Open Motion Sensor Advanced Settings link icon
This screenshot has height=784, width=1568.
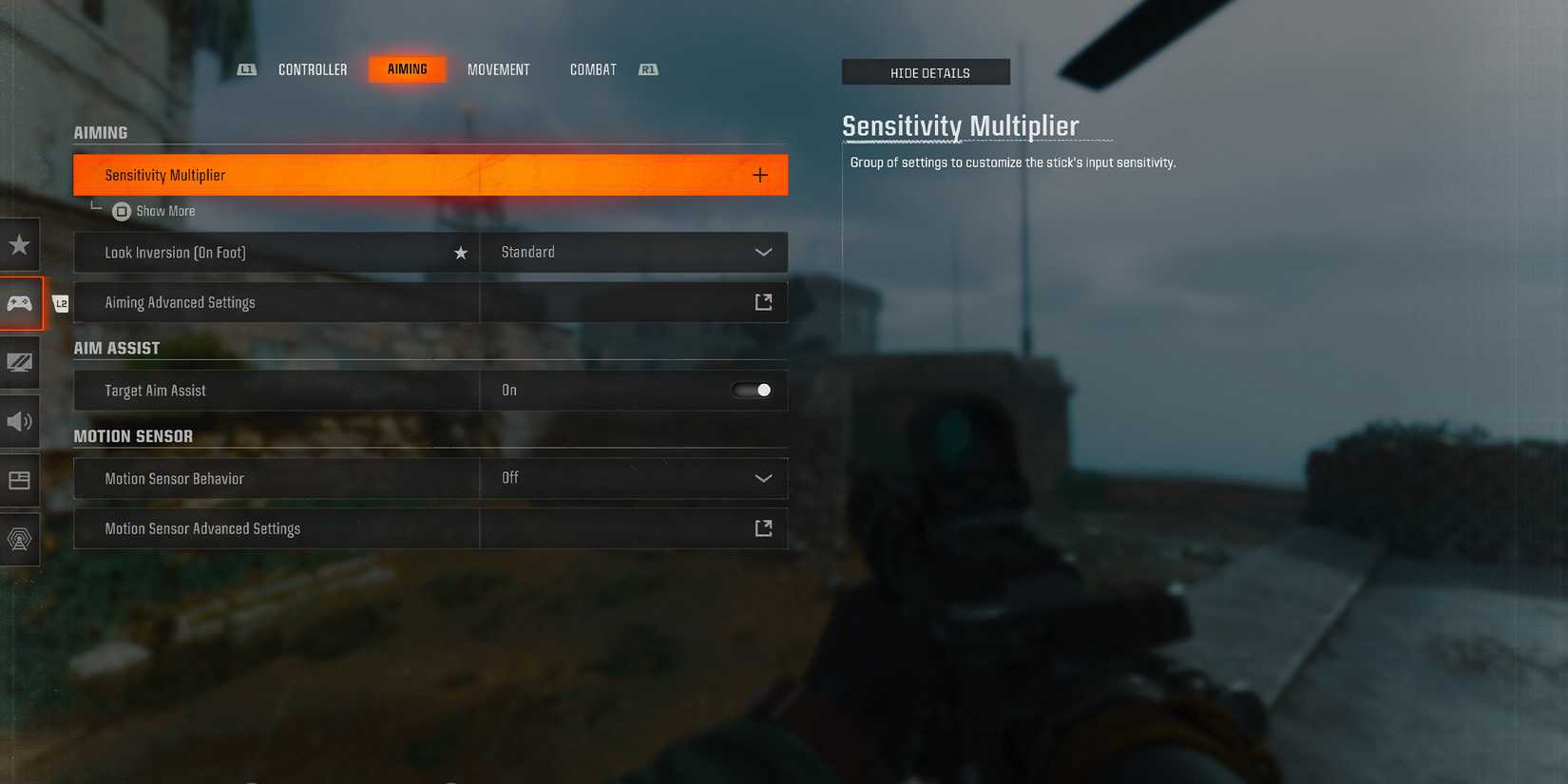763,527
